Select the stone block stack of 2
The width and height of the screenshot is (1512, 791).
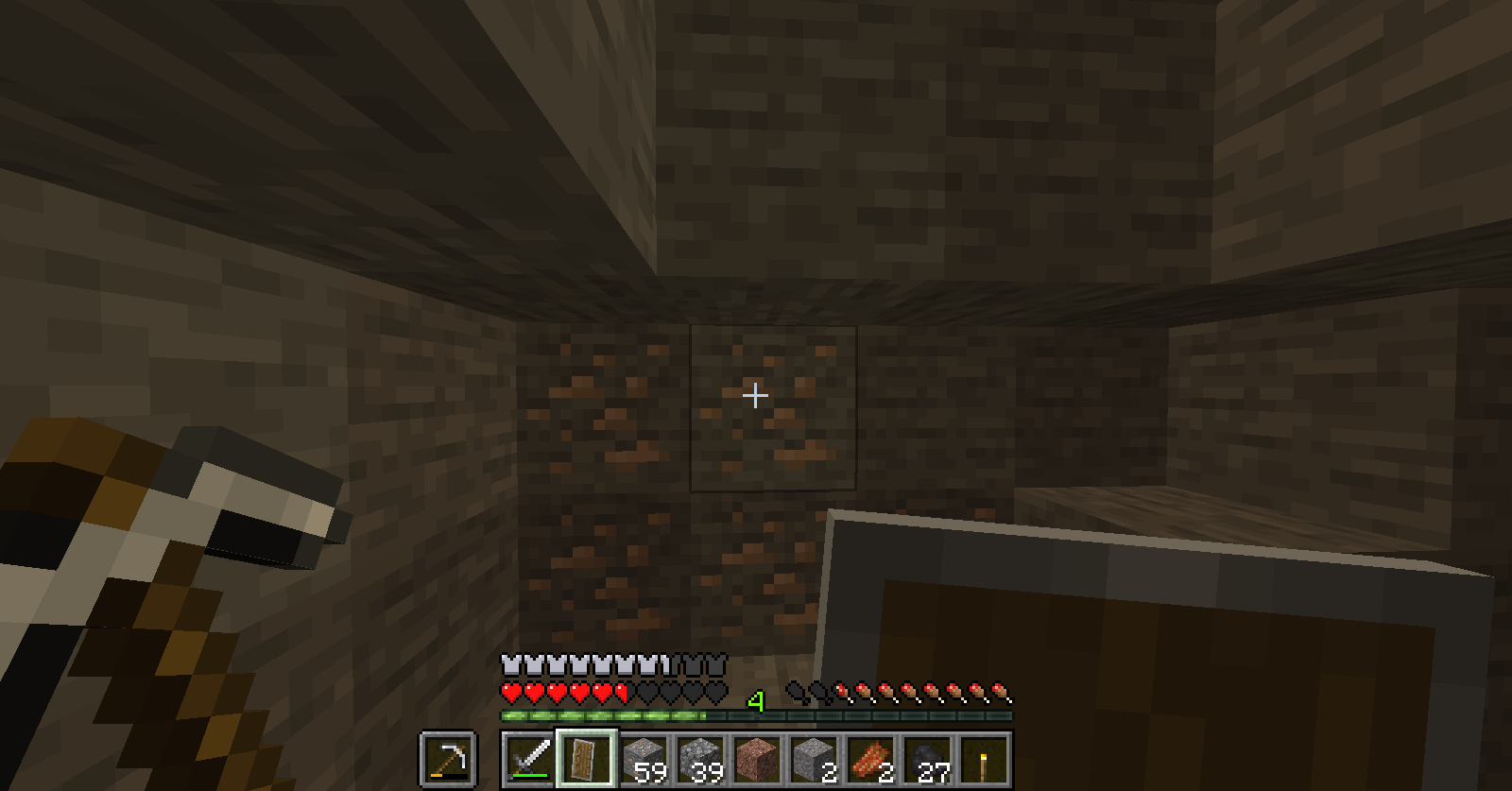814,756
